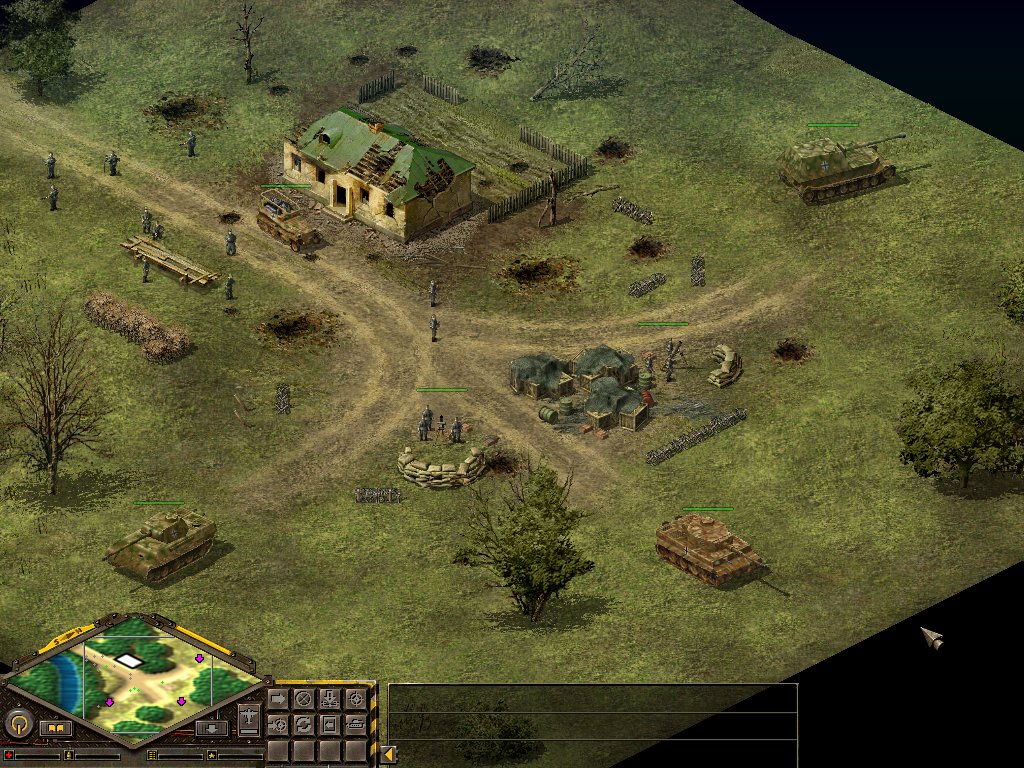Collapse the message panel with yellow arrow
Viewport: 1024px width, 768px height.
pyautogui.click(x=388, y=754)
